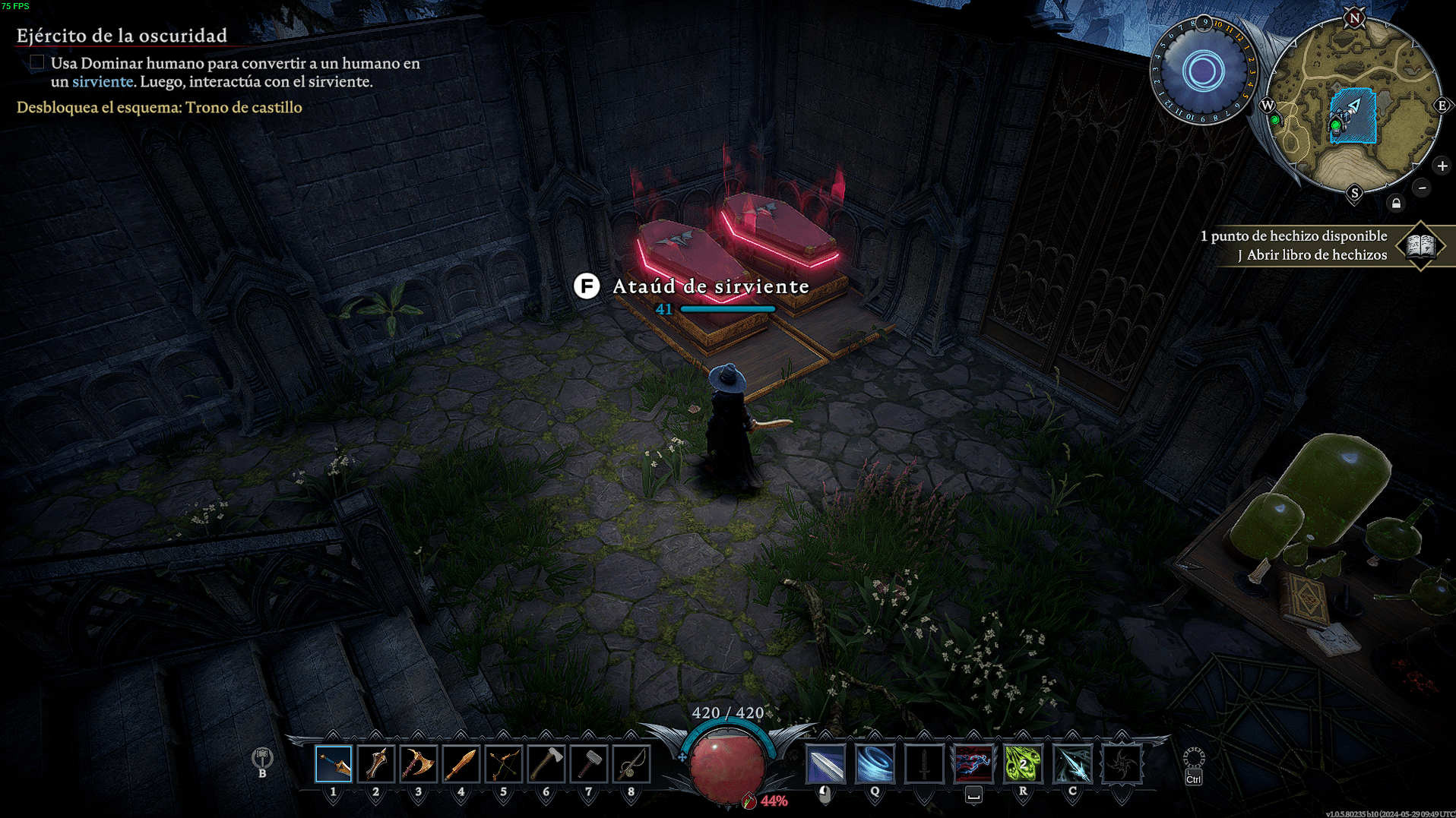This screenshot has height=818, width=1456.
Task: Cast the green skulls R spell
Action: (1023, 764)
